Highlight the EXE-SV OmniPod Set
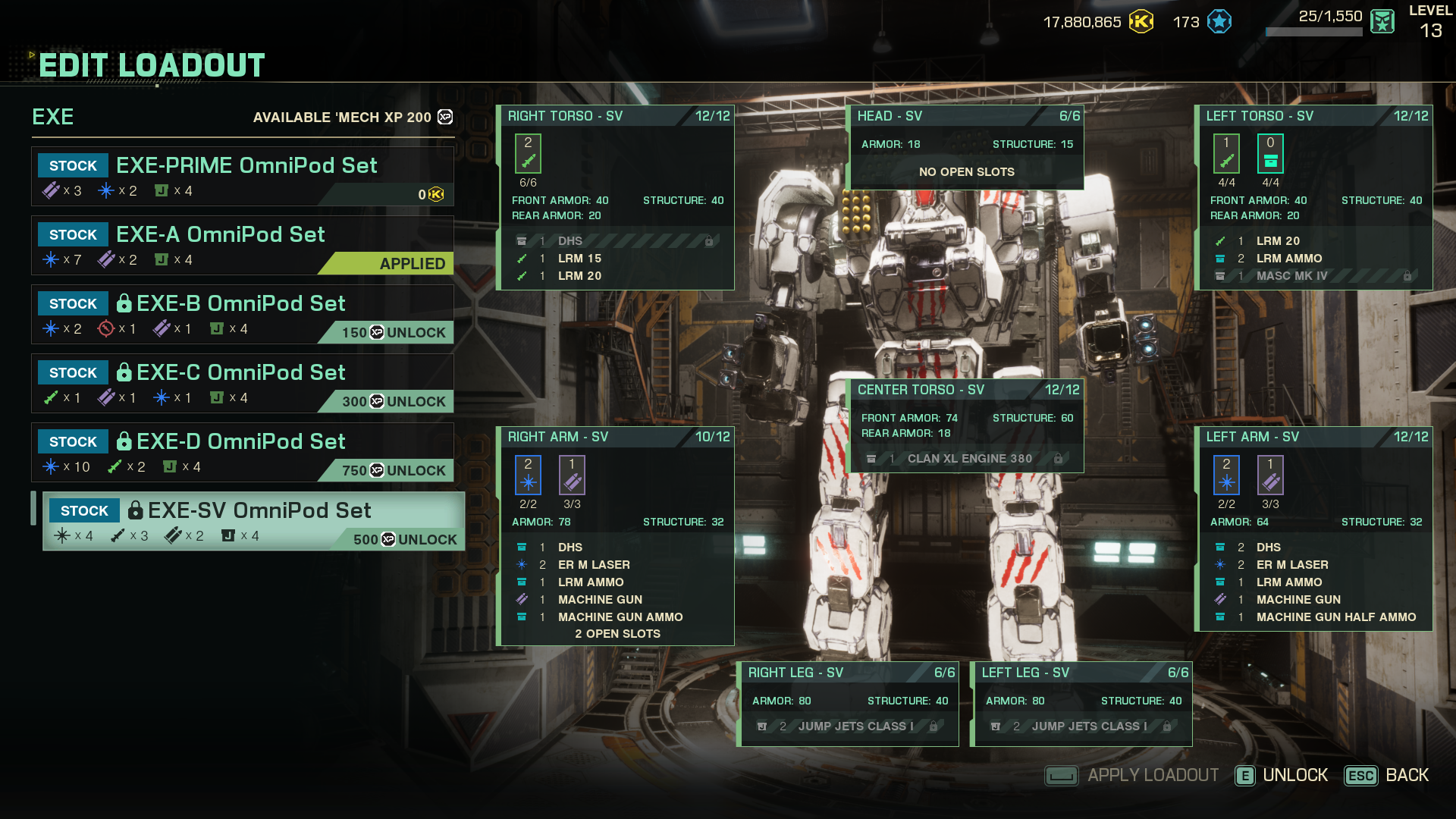 coord(254,521)
